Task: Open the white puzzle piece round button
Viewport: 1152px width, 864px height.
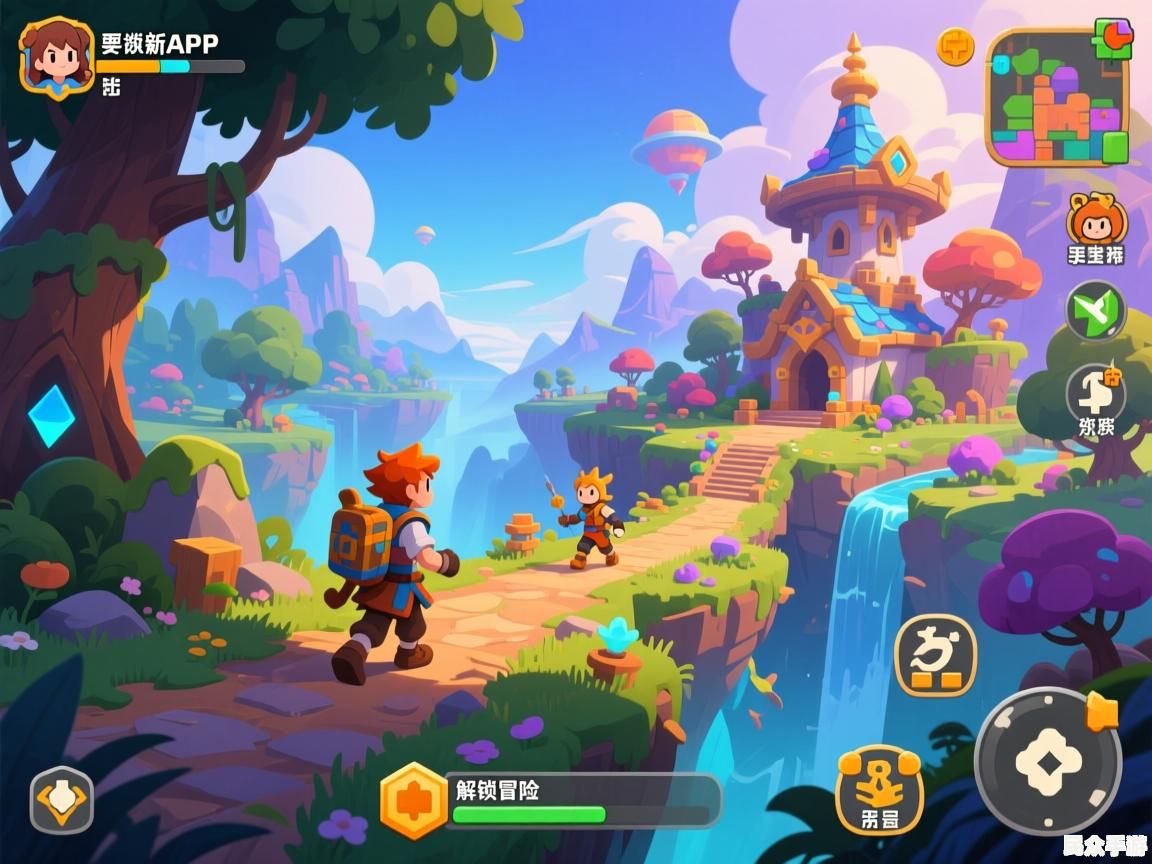Action: pyautogui.click(x=1096, y=392)
